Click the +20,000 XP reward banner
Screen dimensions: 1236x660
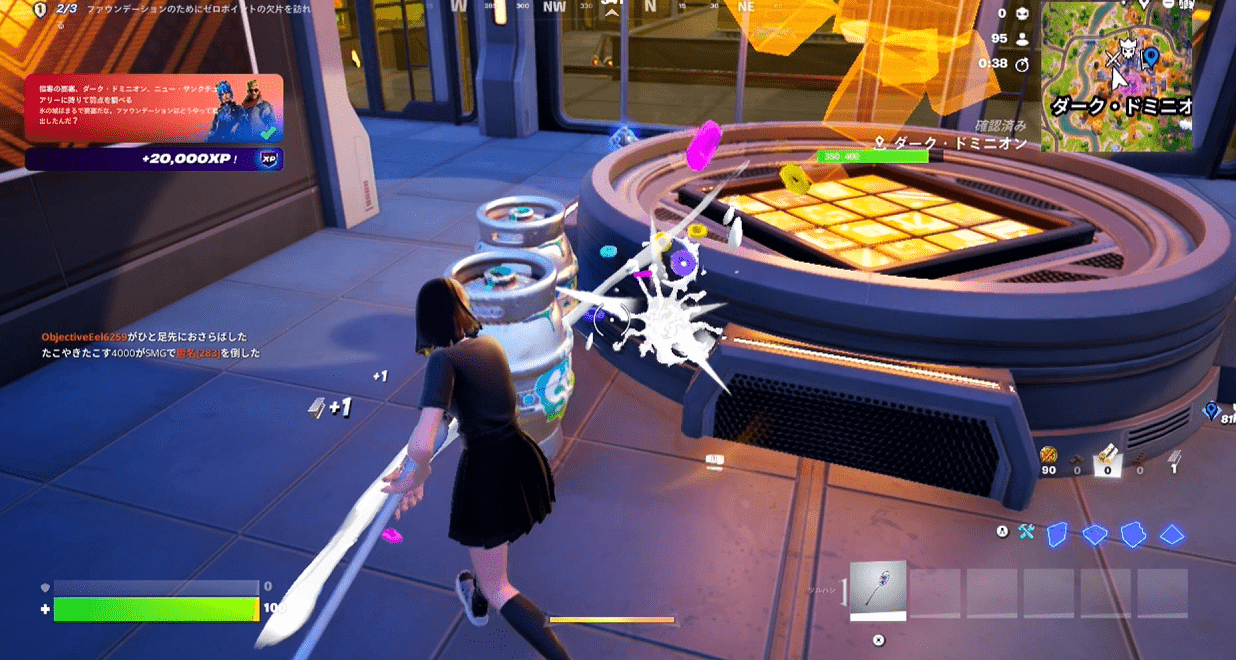tap(154, 159)
